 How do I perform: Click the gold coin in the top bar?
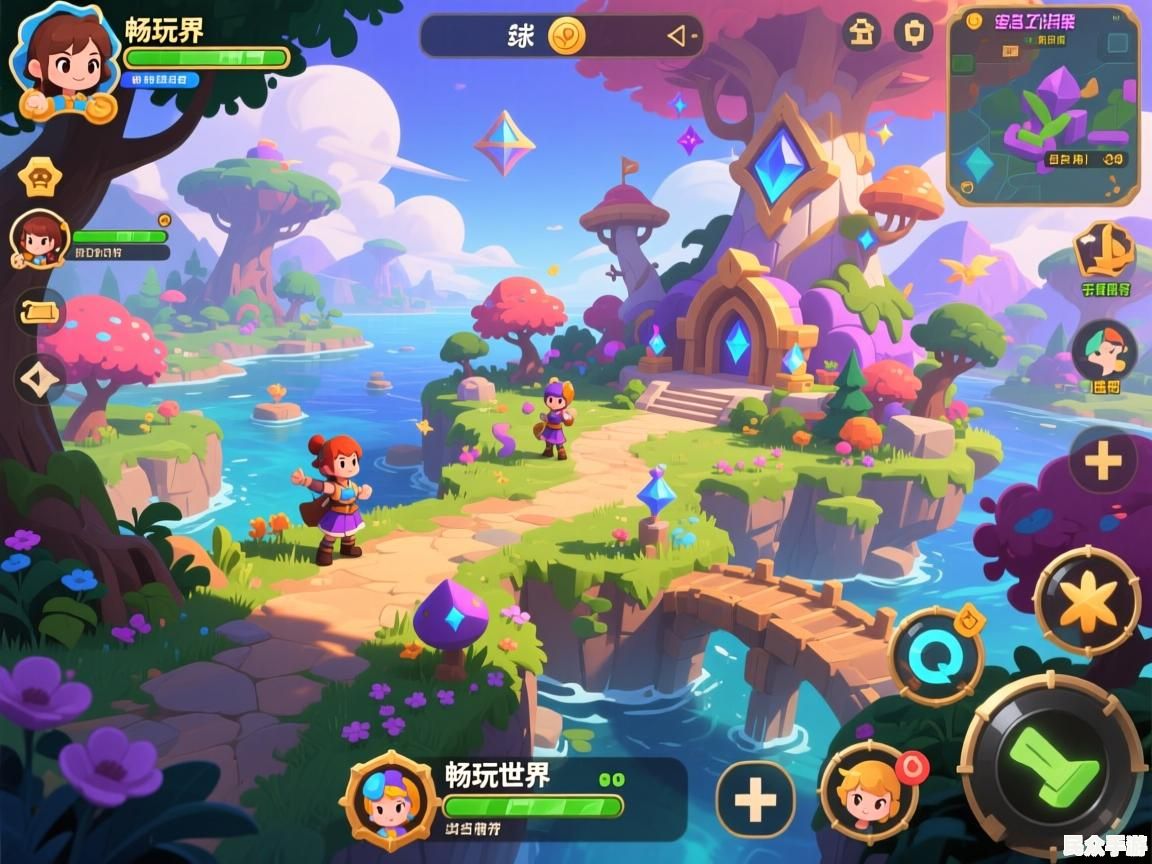(566, 36)
